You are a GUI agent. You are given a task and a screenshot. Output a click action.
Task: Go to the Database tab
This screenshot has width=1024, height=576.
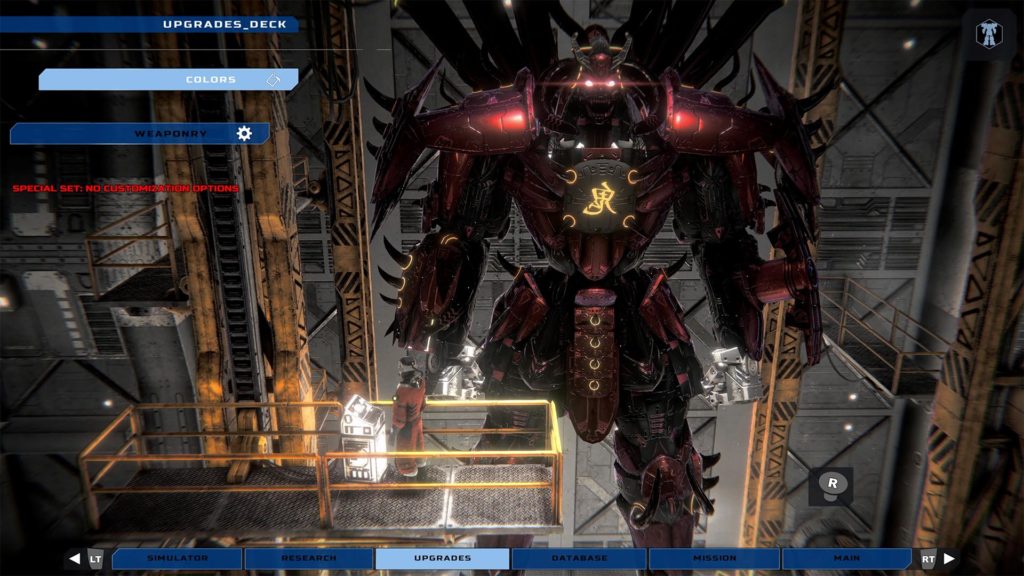click(x=579, y=558)
